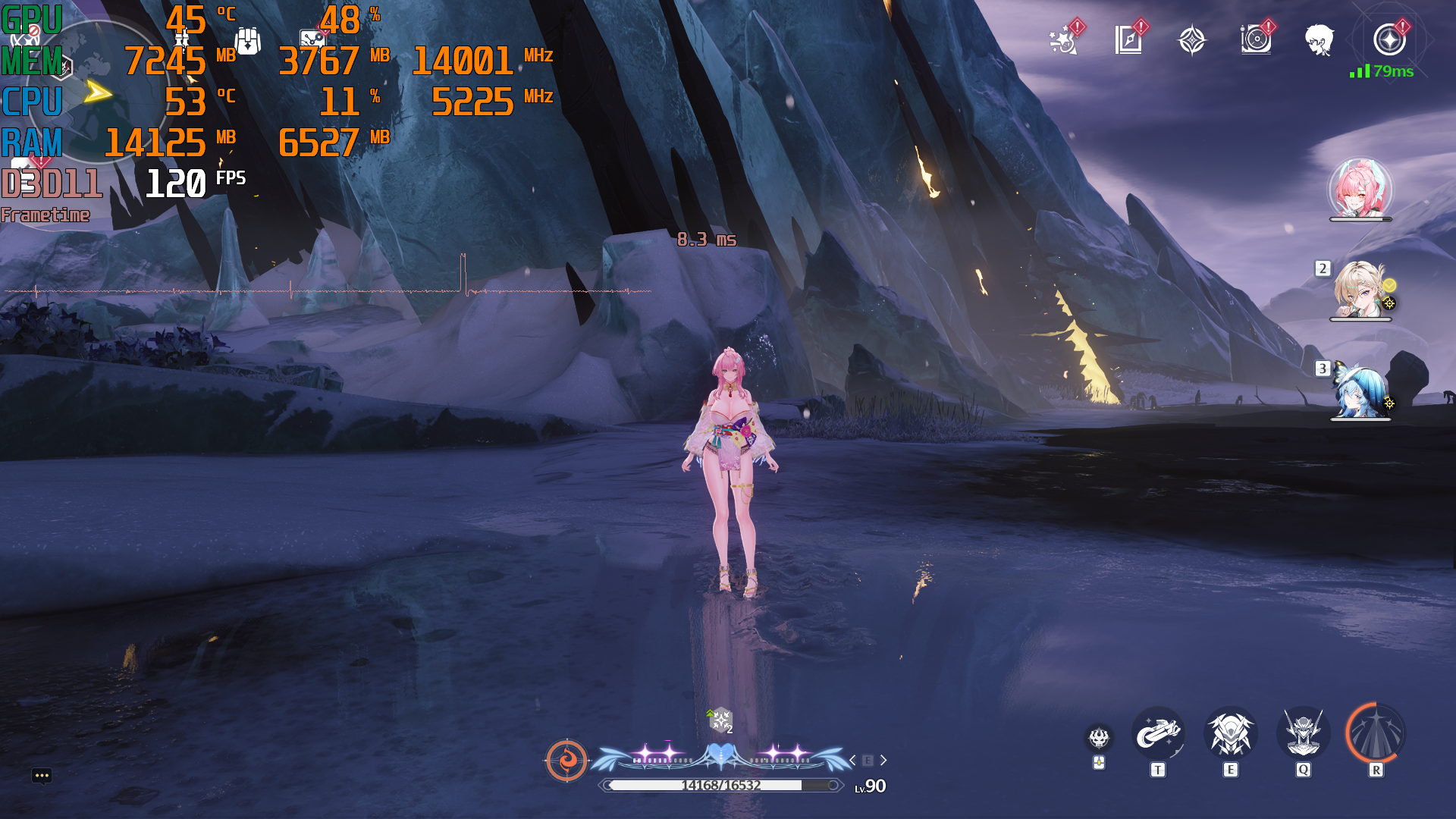Image resolution: width=1456 pixels, height=819 pixels.
Task: Trigger the horned echo skill icon
Action: click(1303, 734)
